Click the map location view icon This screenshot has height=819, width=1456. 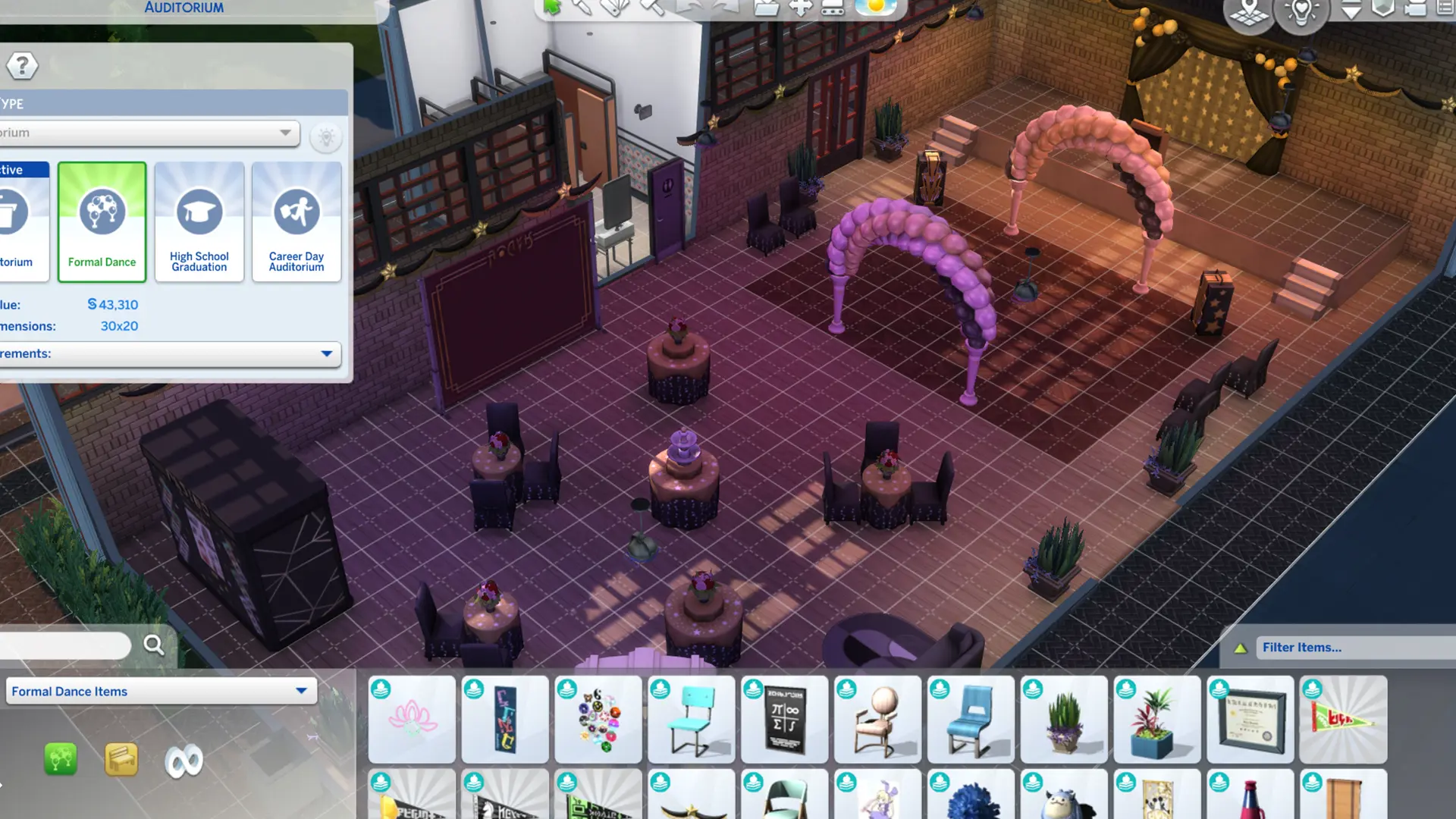1248,14
